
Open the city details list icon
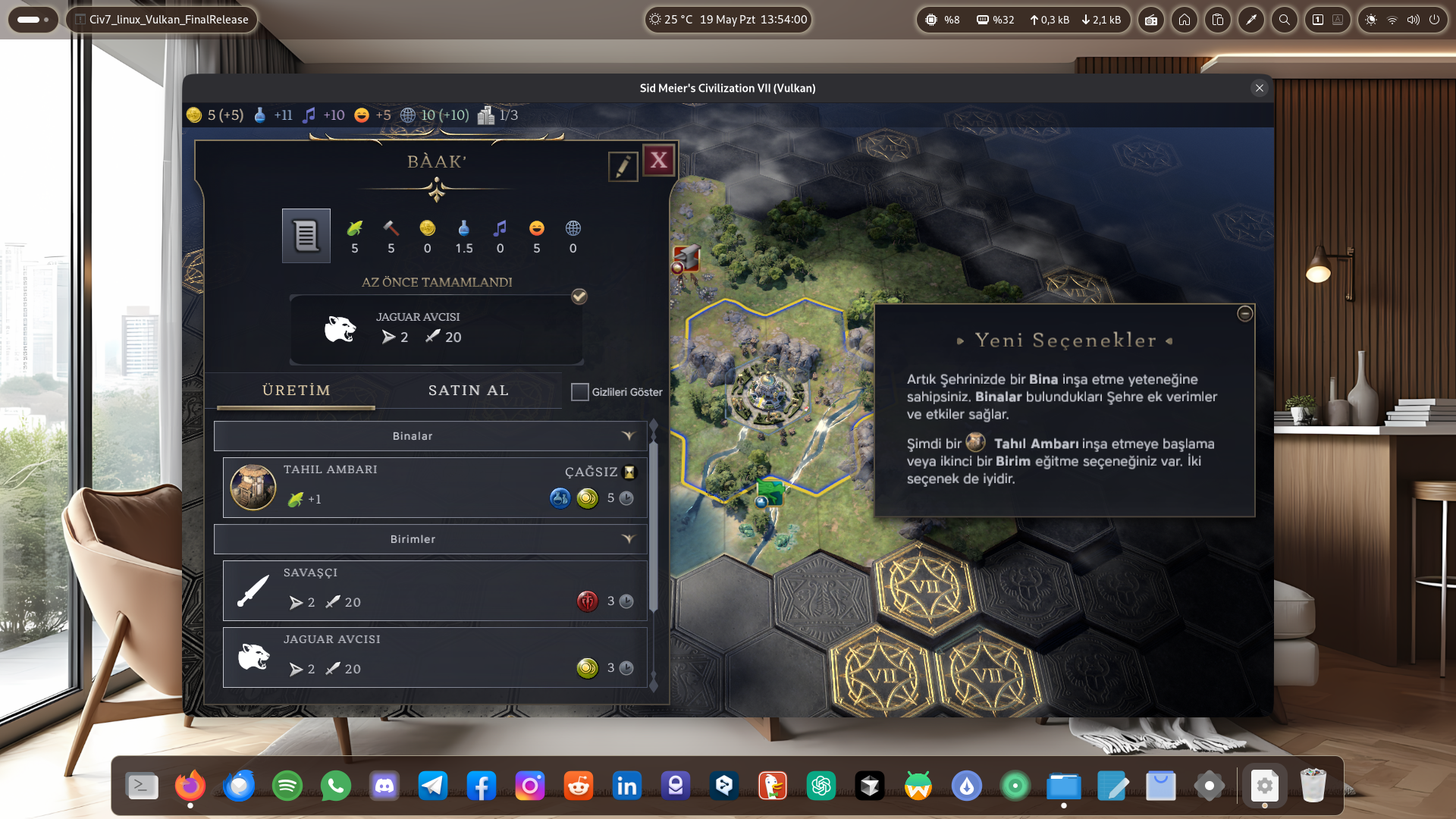[306, 236]
